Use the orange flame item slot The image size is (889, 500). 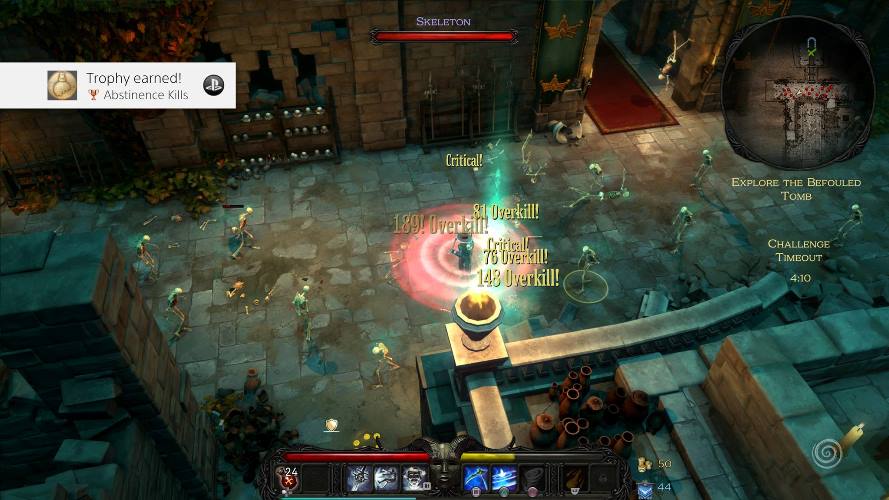[573, 478]
